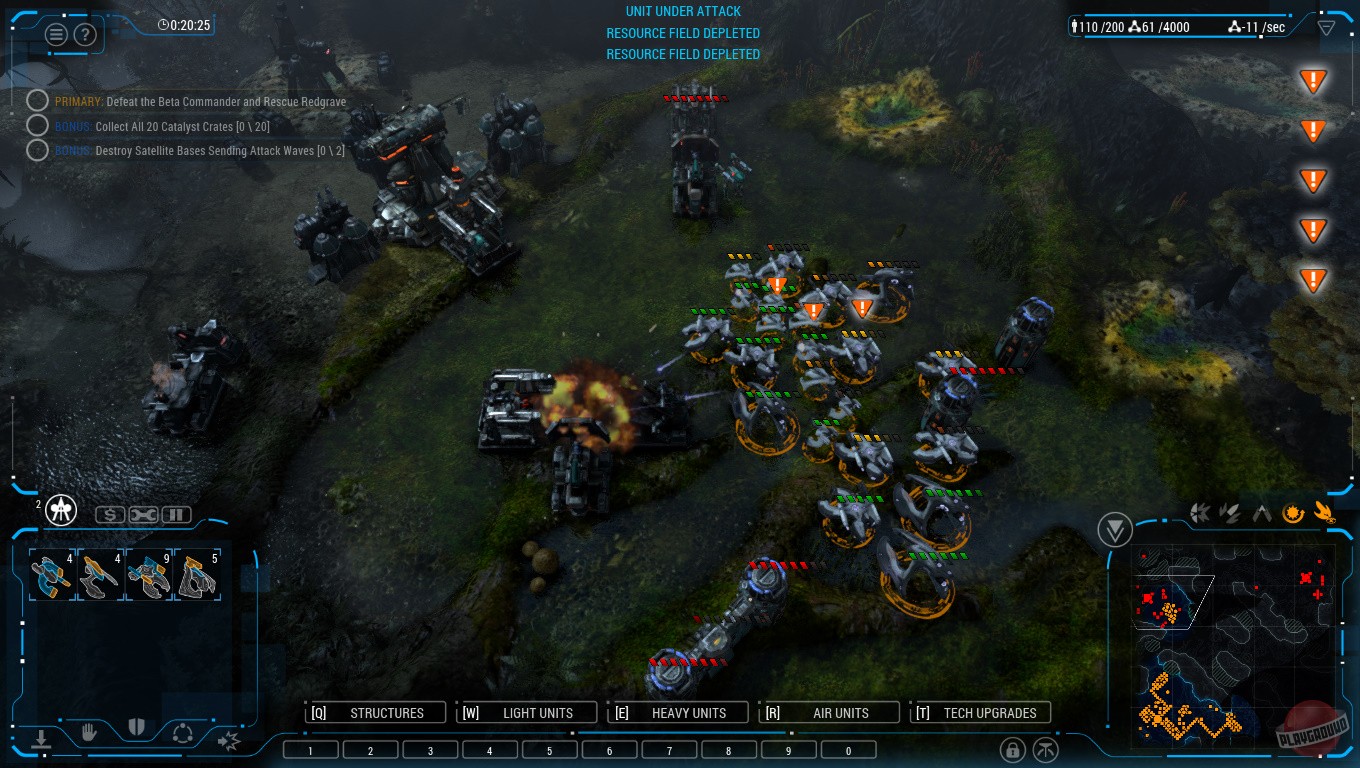Click the deploy down-arrow icon in unit panel
The height and width of the screenshot is (768, 1360).
point(41,738)
